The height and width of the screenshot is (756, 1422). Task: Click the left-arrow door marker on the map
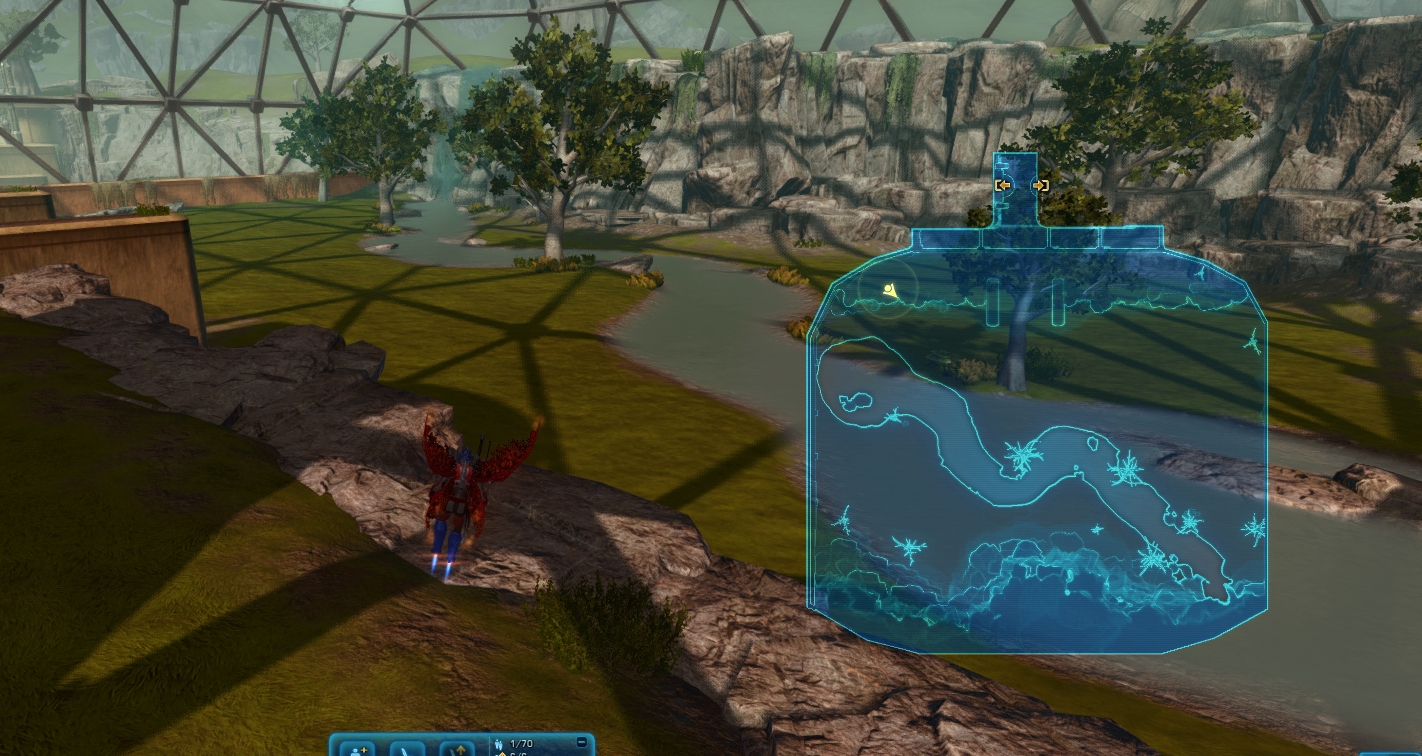pyautogui.click(x=1003, y=185)
